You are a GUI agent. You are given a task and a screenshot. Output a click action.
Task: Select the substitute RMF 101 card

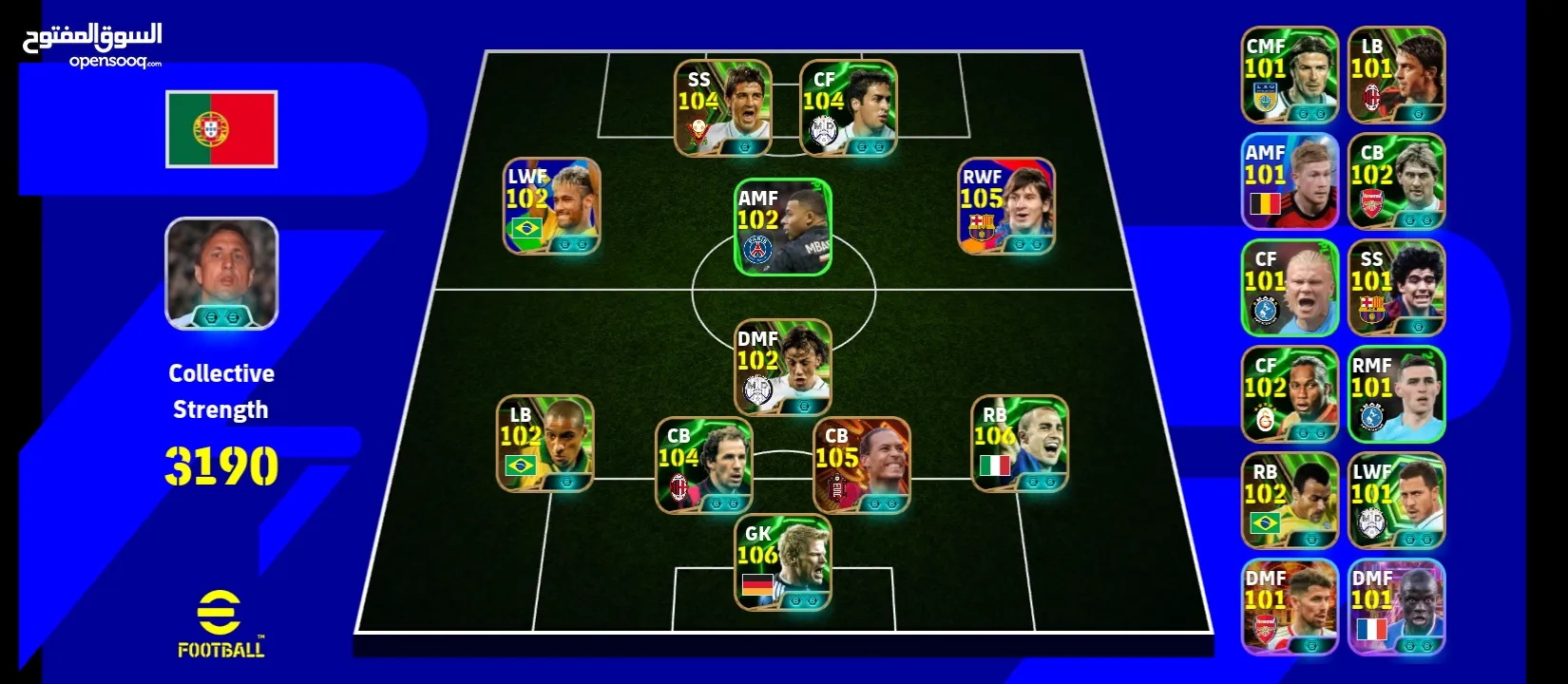1396,394
